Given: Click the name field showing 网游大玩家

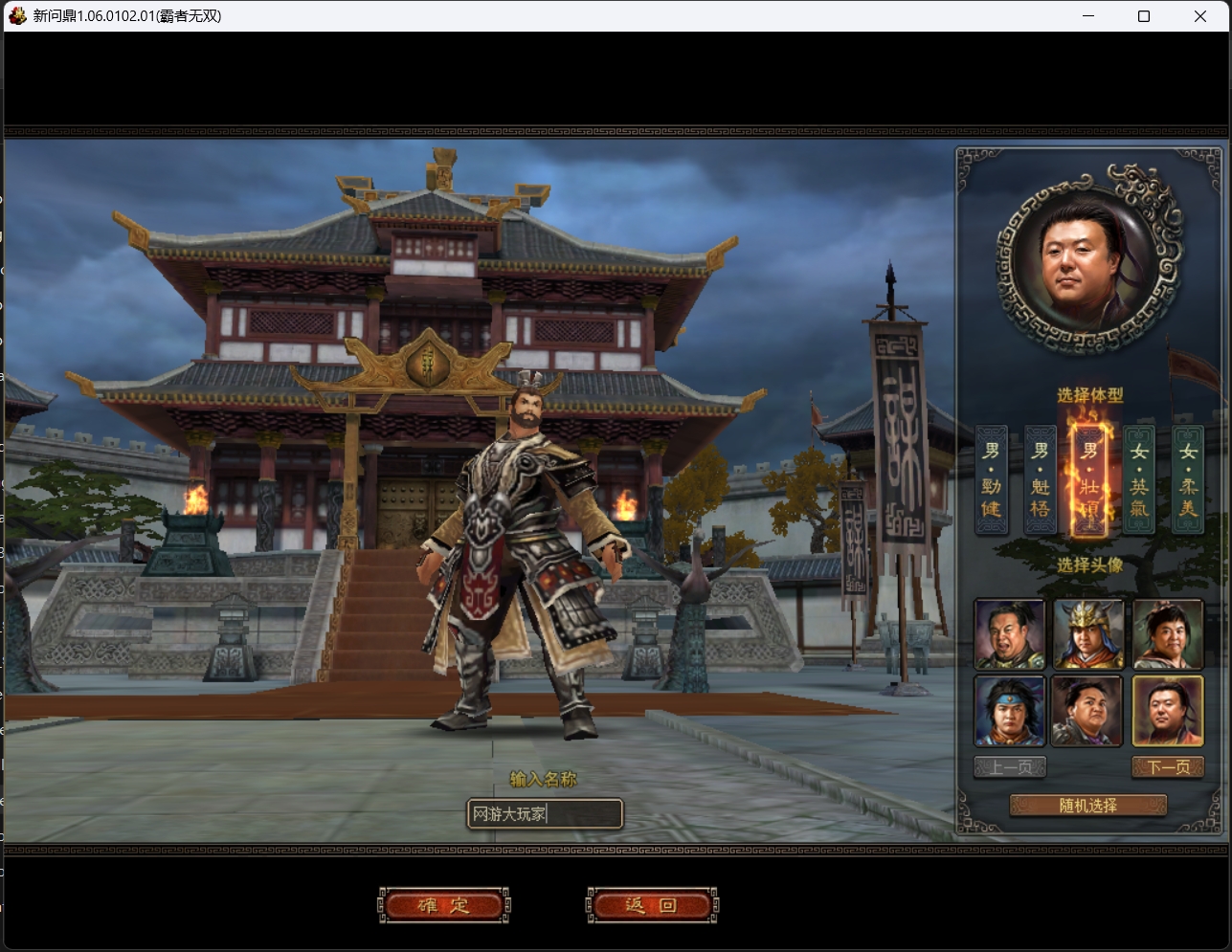Looking at the screenshot, I should click(545, 814).
